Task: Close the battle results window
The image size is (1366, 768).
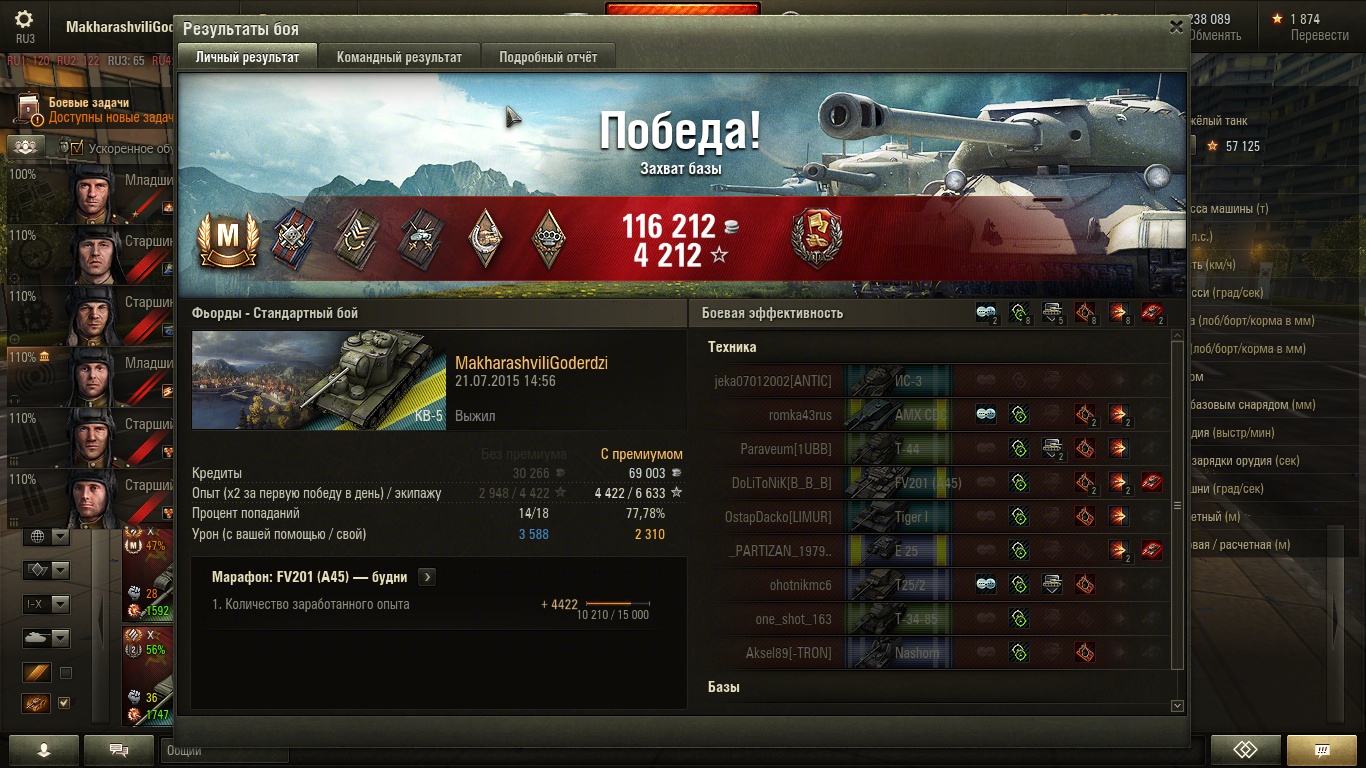Action: pos(1176,28)
